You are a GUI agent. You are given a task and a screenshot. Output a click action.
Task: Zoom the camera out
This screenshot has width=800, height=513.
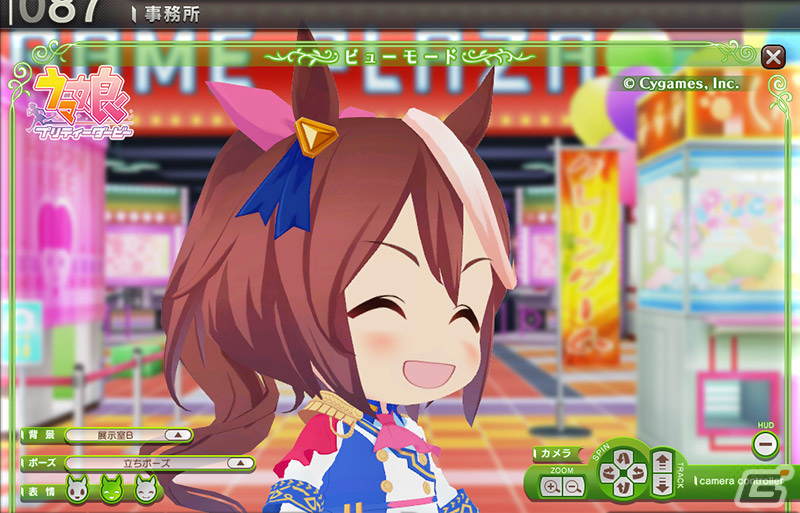572,487
